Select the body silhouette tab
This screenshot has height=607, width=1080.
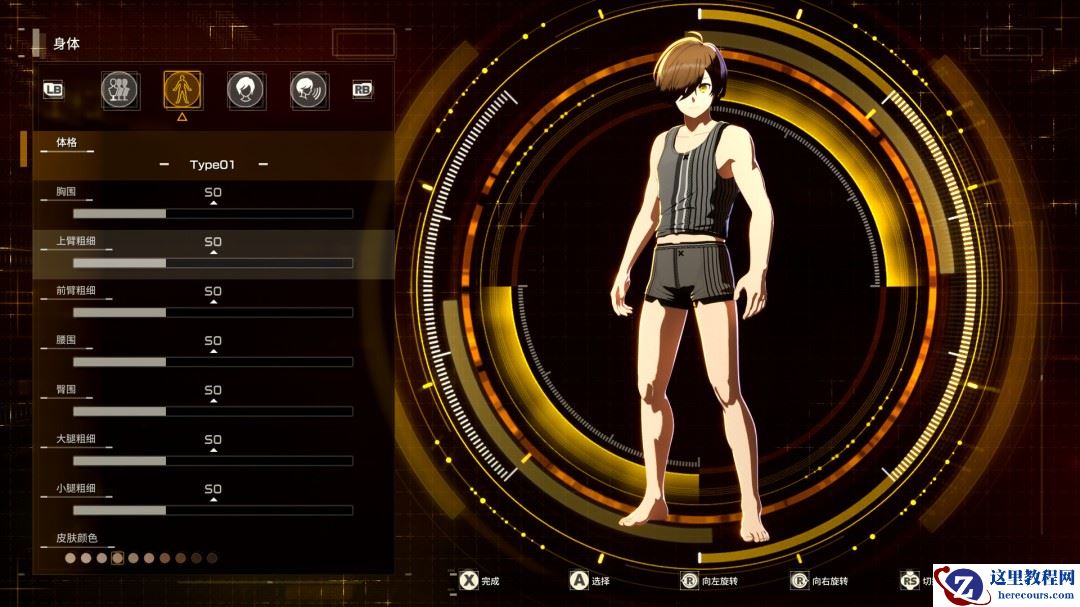coord(182,90)
